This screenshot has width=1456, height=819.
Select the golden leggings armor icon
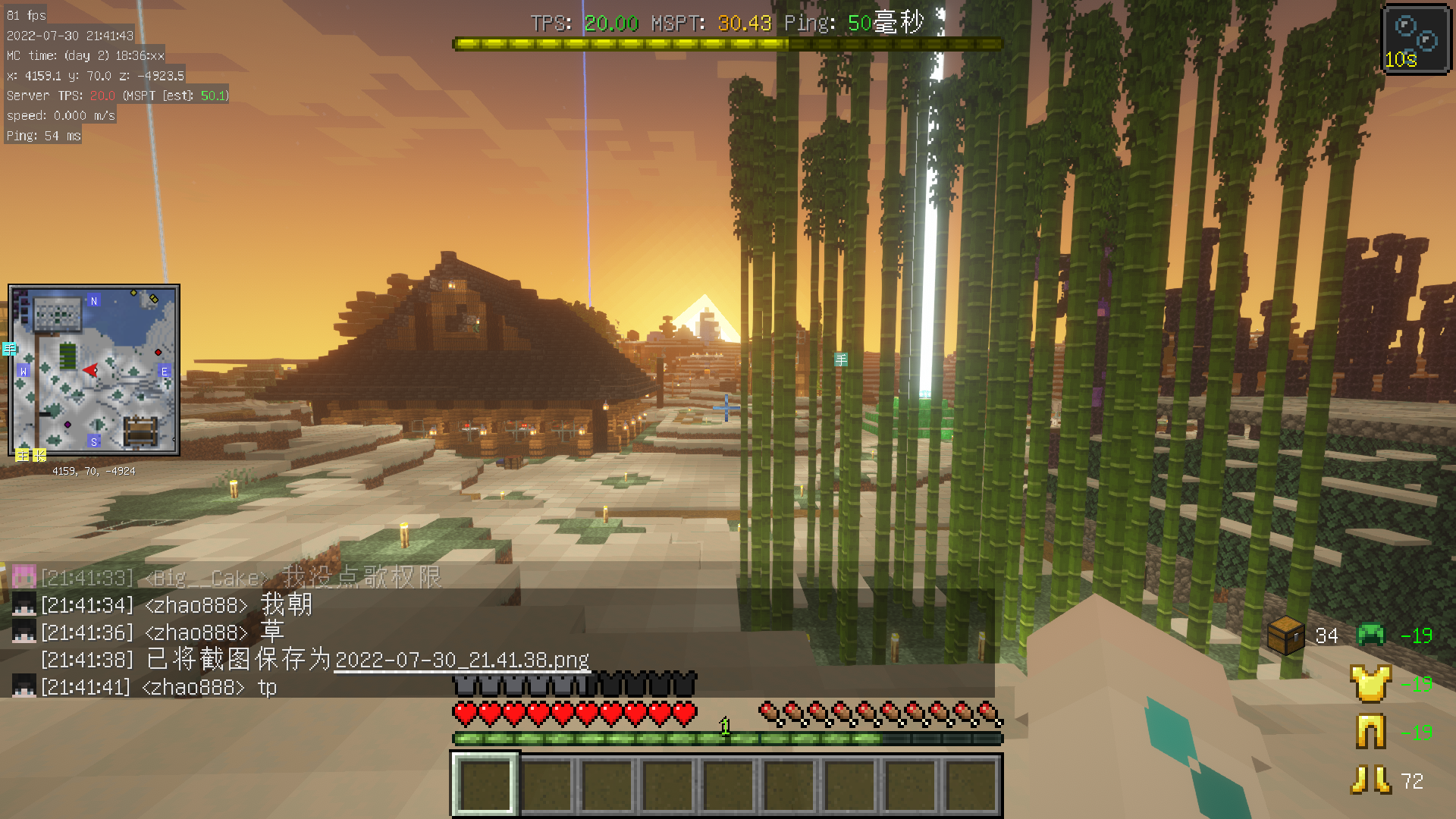click(x=1370, y=733)
